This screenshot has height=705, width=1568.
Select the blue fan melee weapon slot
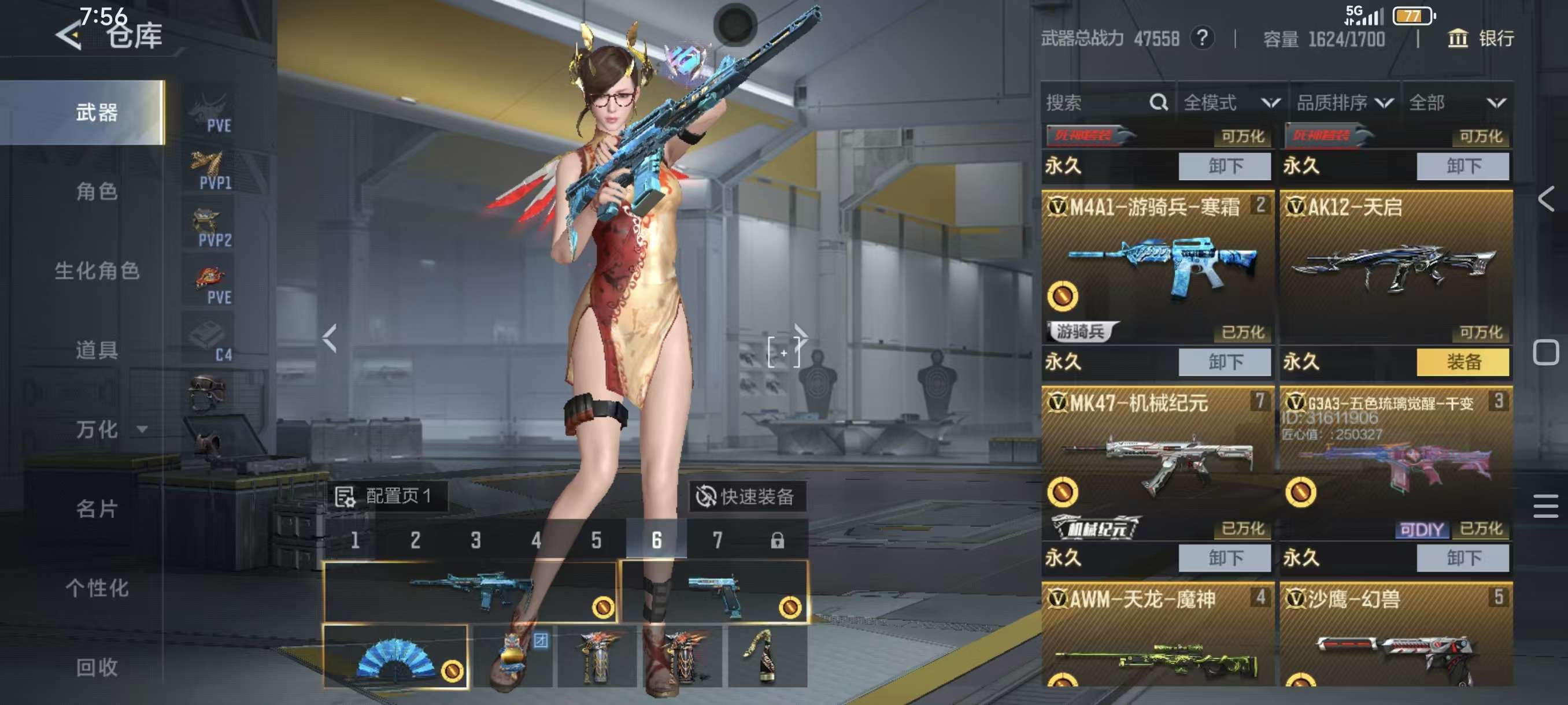[395, 656]
